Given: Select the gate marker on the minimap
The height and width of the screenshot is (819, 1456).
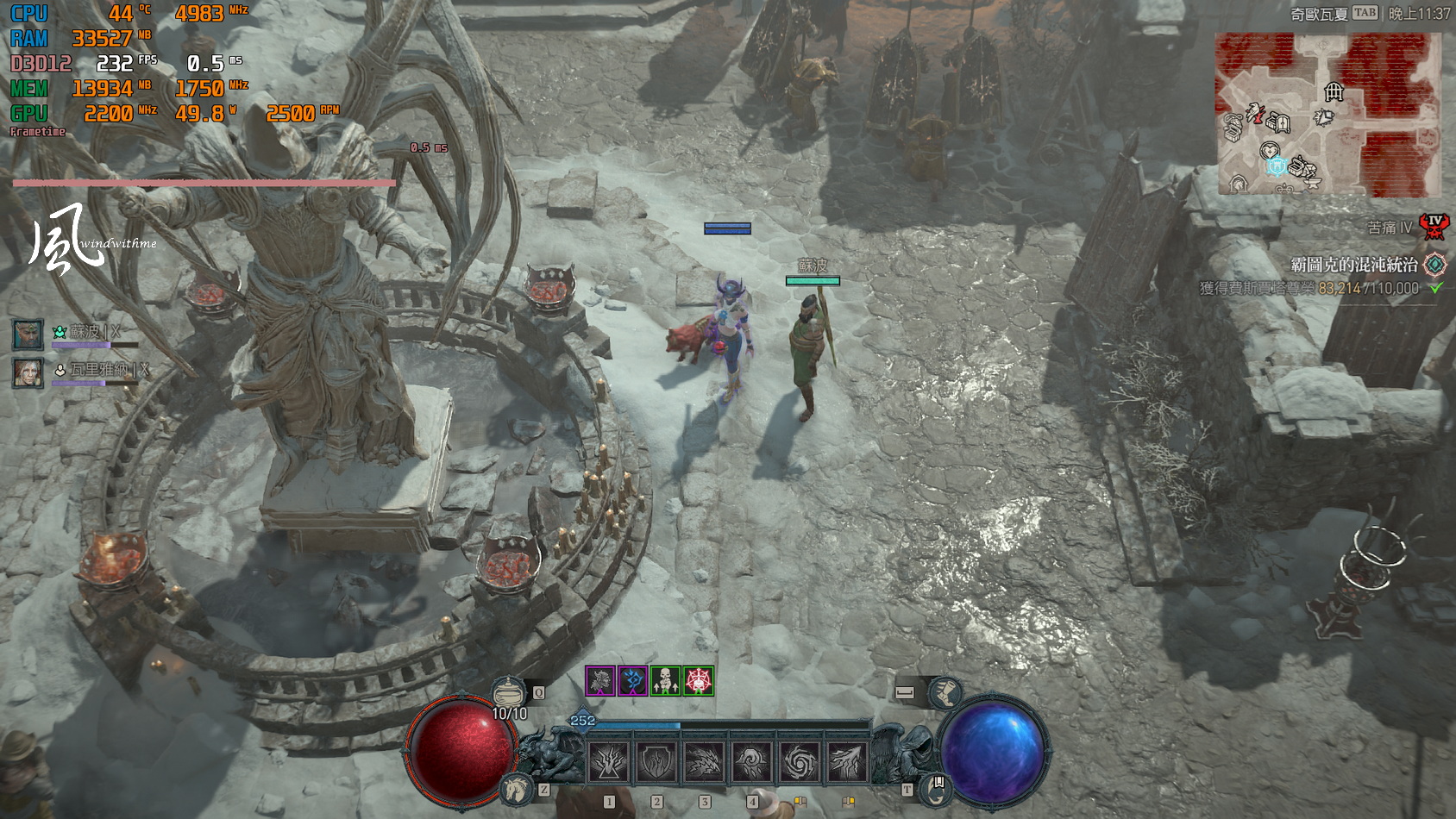Looking at the screenshot, I should pos(1334,91).
